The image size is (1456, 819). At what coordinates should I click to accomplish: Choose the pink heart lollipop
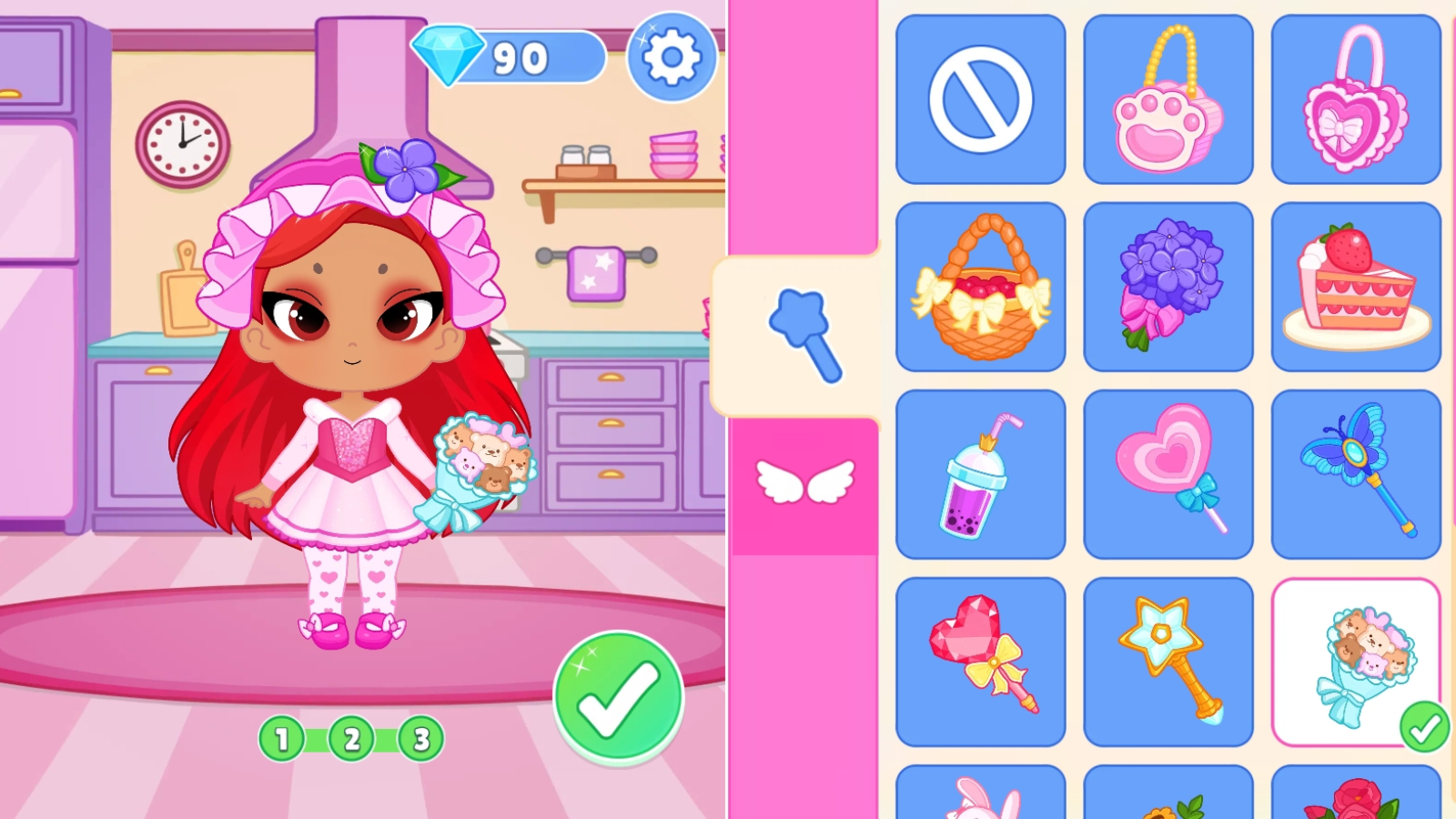pos(1168,473)
